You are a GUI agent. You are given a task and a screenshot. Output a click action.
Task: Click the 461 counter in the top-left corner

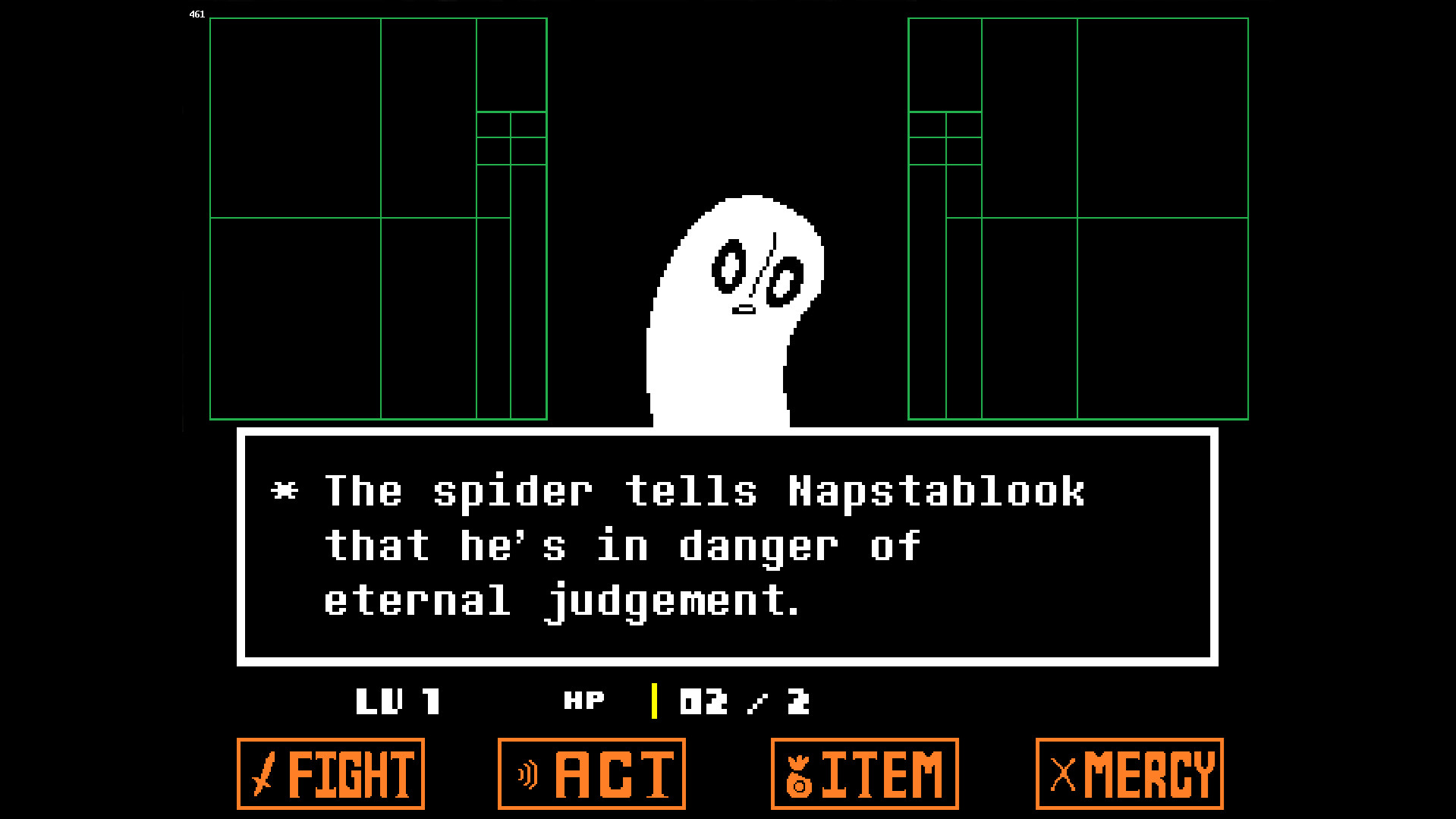click(197, 14)
